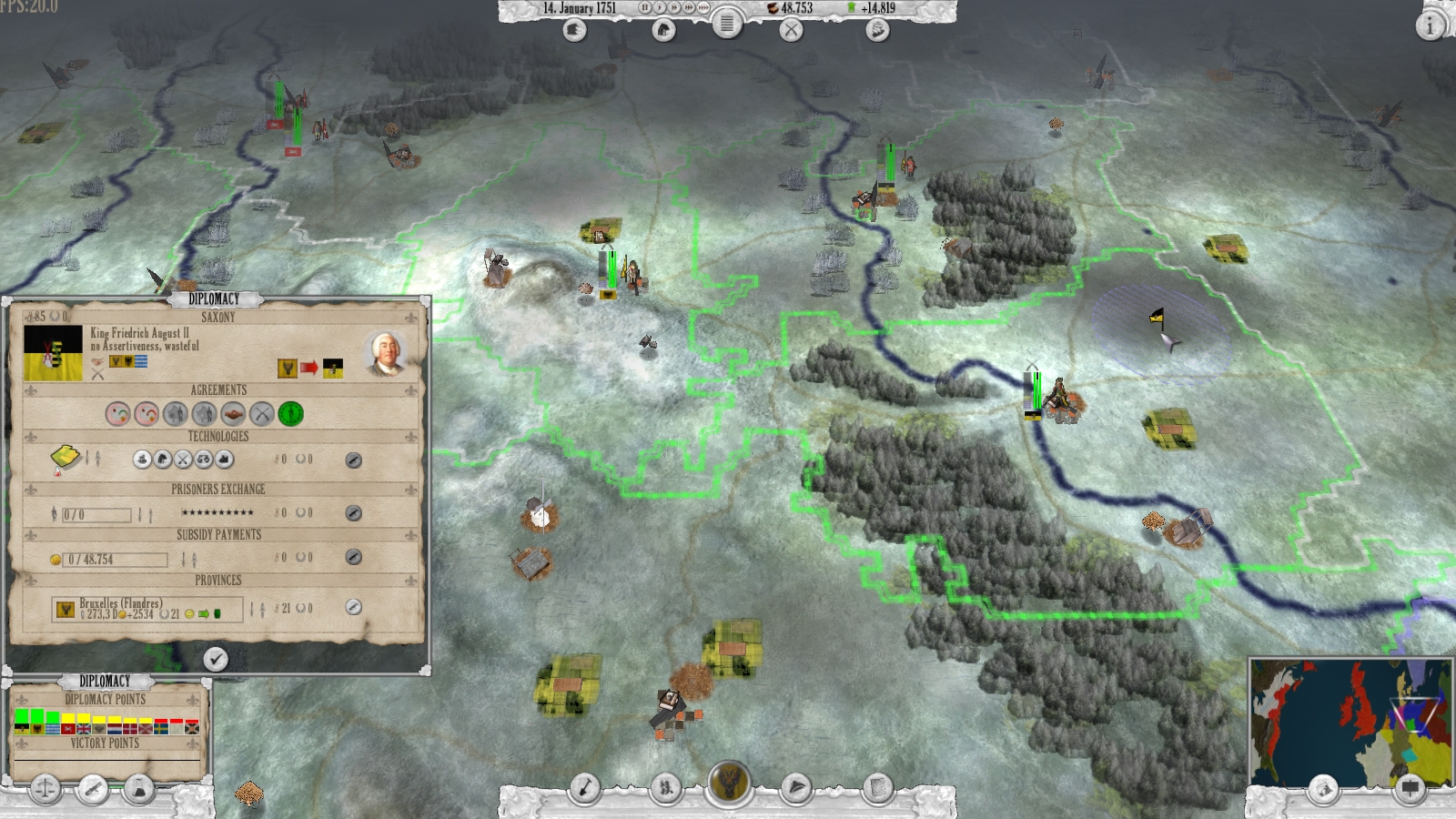1456x819 pixels.
Task: Open the shovel construction button
Action: click(584, 788)
